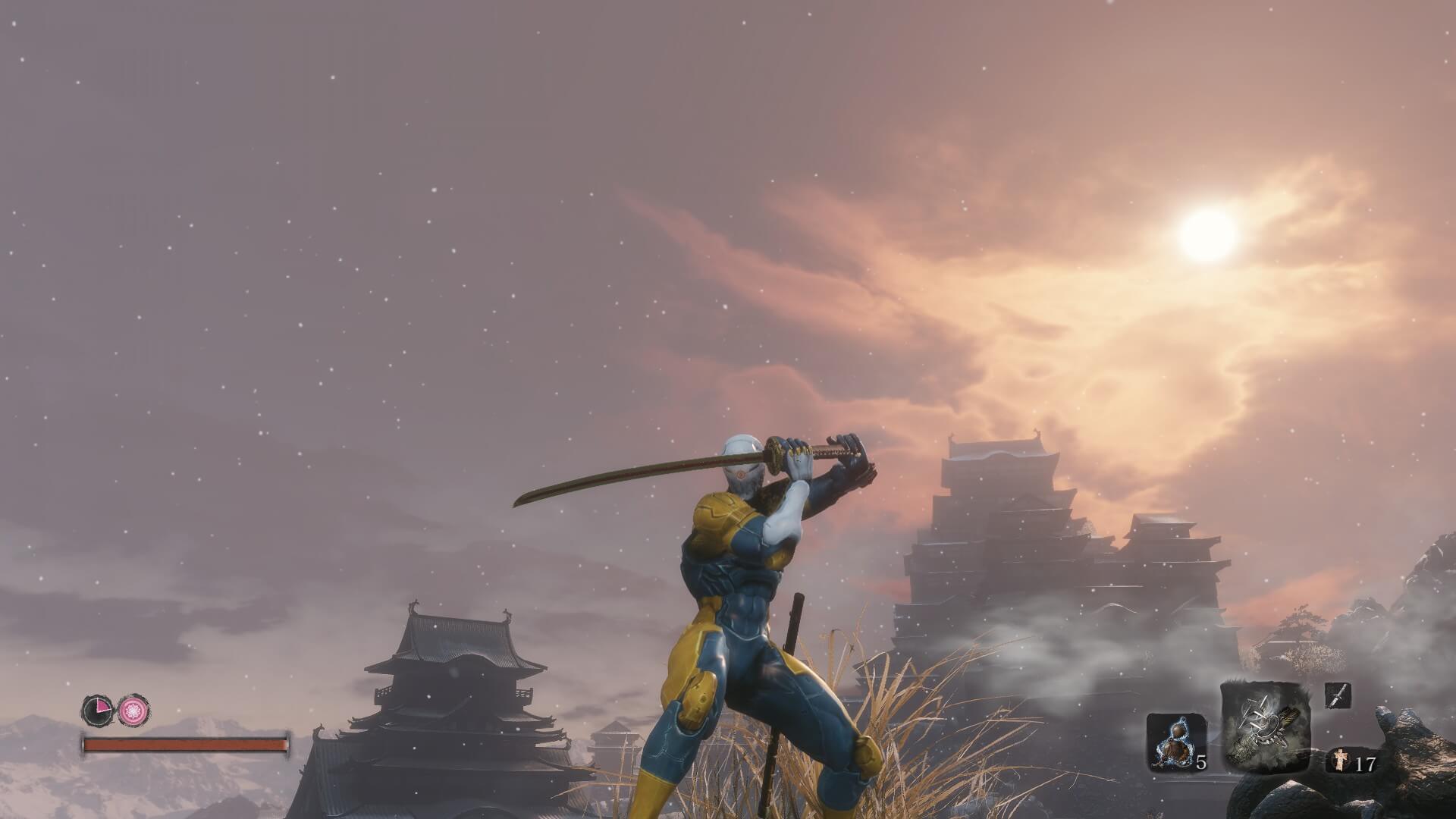The width and height of the screenshot is (1456, 819).
Task: Click the number 17 emblem count label
Action: [x=1365, y=764]
